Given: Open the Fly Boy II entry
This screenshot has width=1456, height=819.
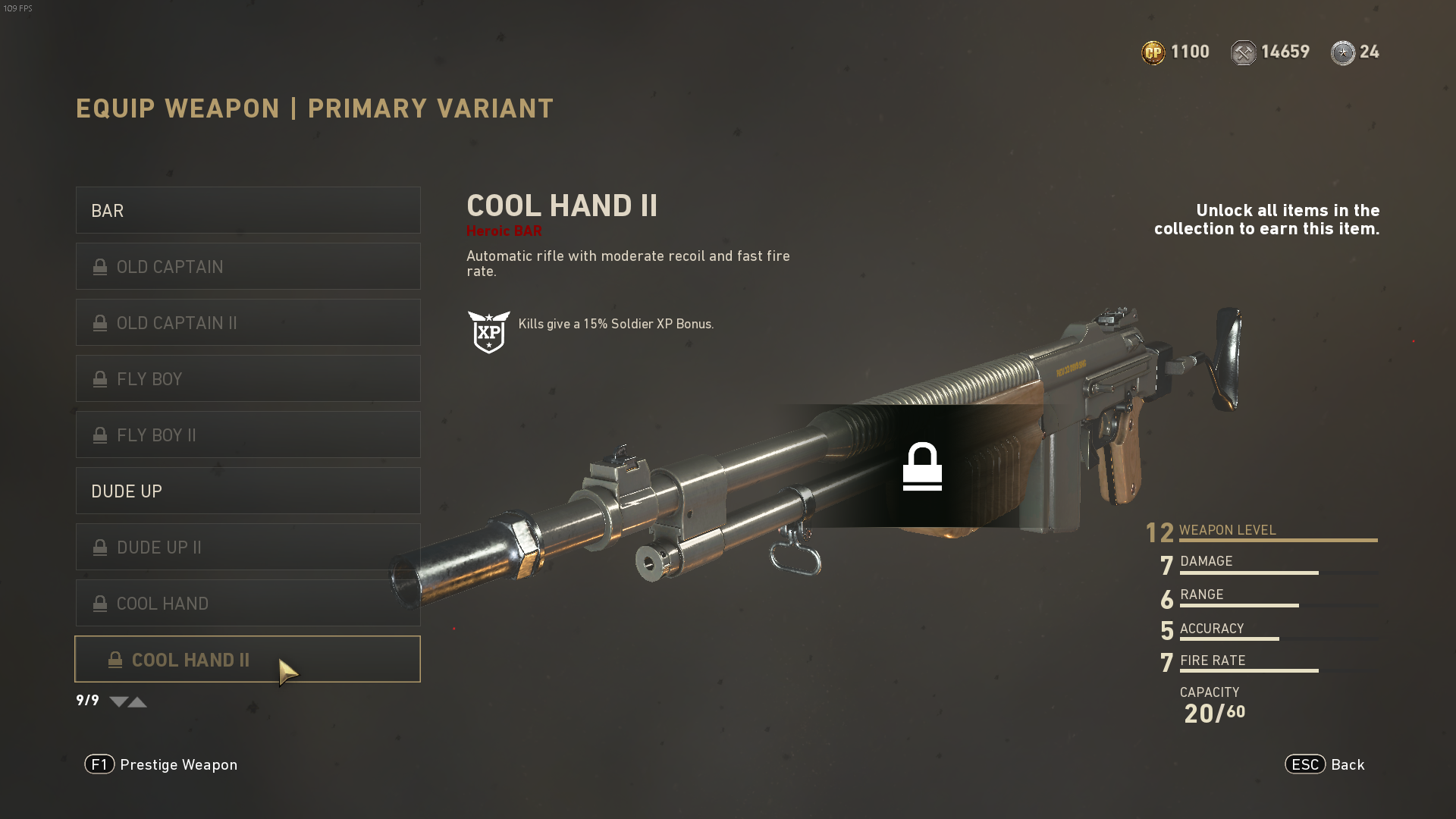Looking at the screenshot, I should tap(248, 435).
